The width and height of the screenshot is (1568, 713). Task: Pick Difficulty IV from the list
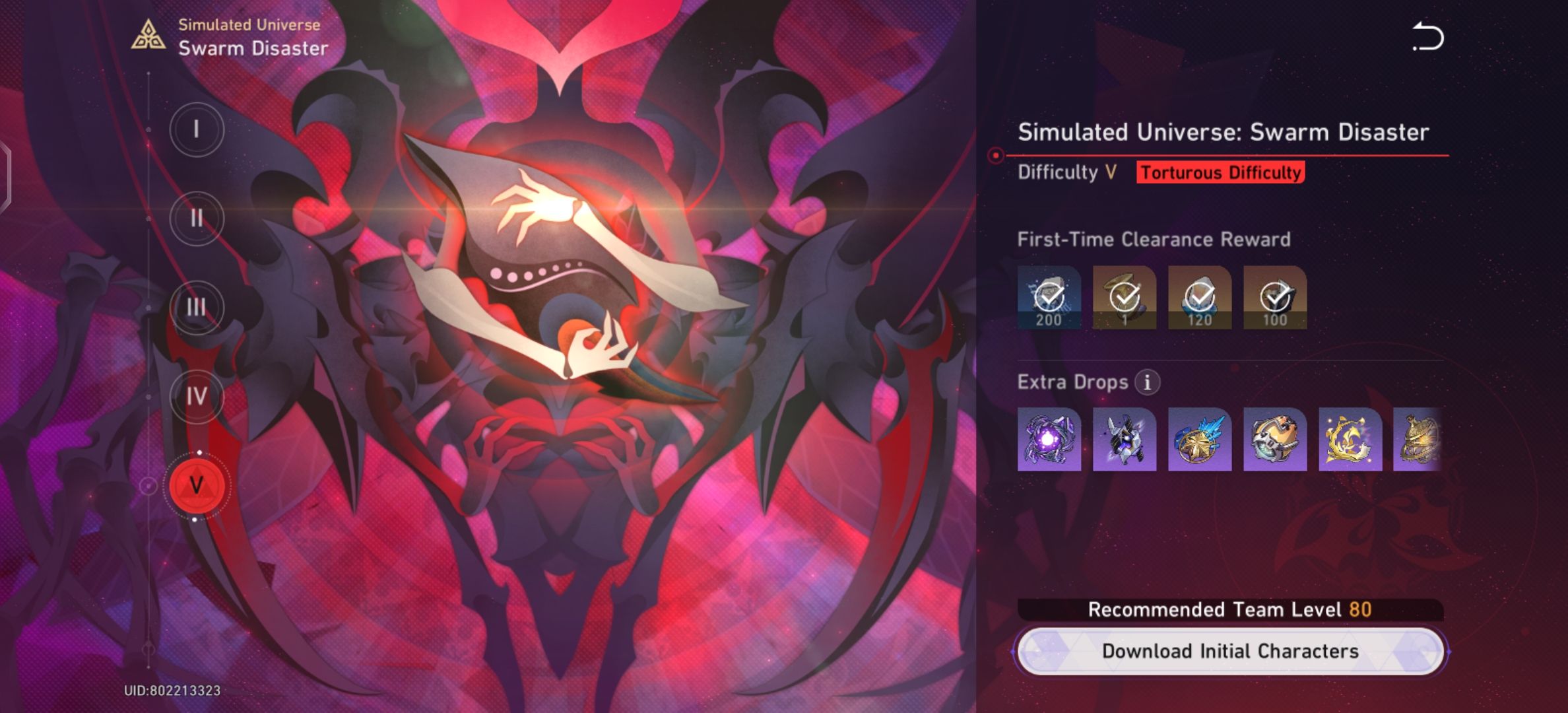click(196, 394)
